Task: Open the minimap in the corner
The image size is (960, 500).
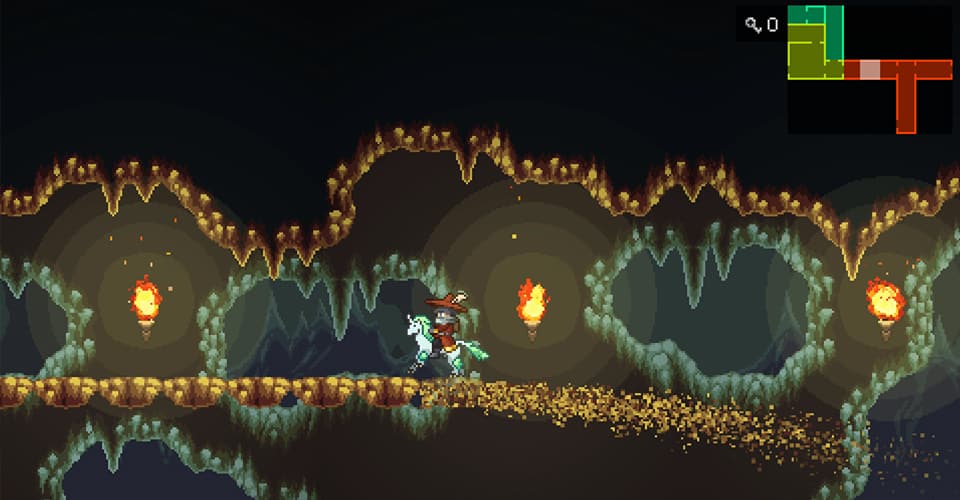Action: tap(869, 69)
